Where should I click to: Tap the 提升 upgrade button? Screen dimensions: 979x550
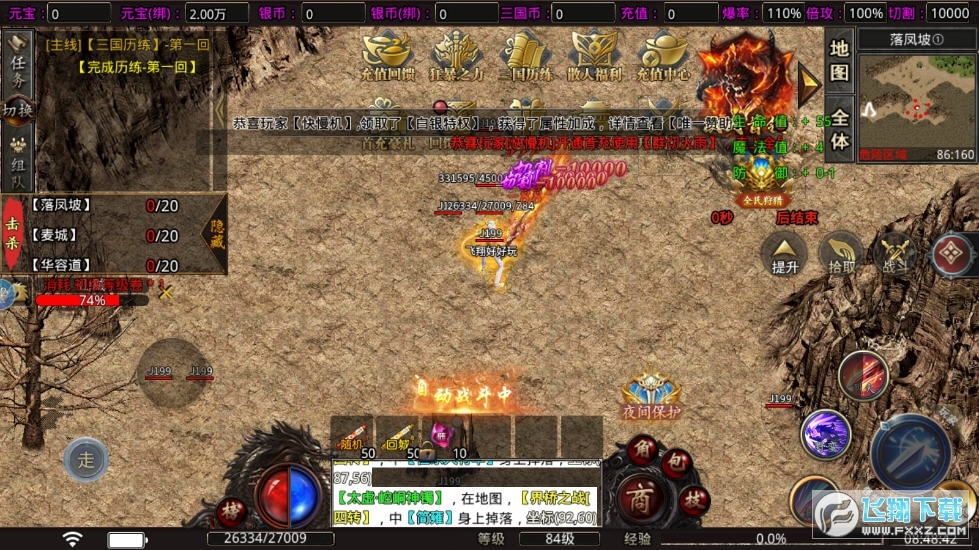click(x=785, y=254)
